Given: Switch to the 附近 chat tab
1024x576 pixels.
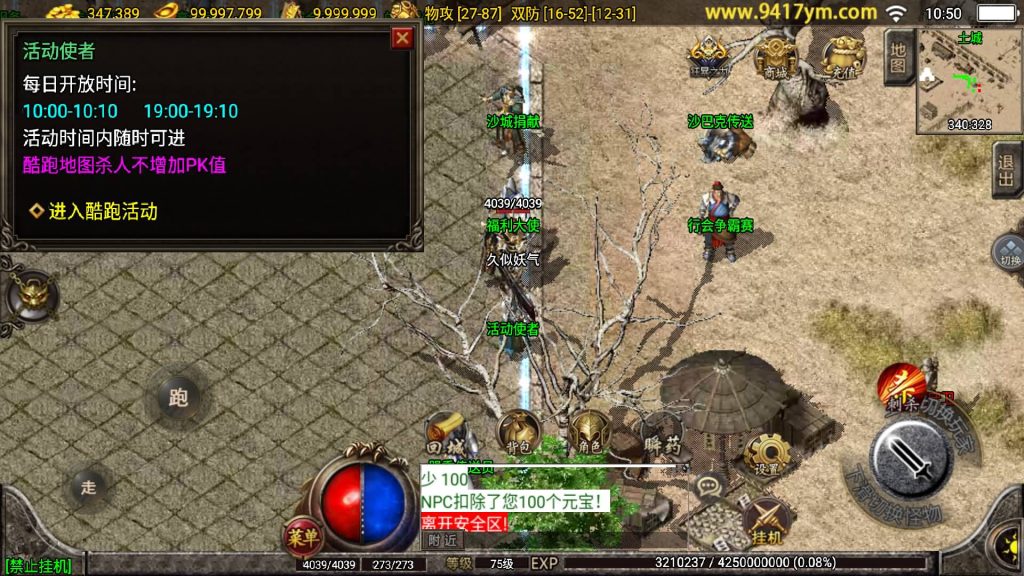Looking at the screenshot, I should pyautogui.click(x=441, y=540).
